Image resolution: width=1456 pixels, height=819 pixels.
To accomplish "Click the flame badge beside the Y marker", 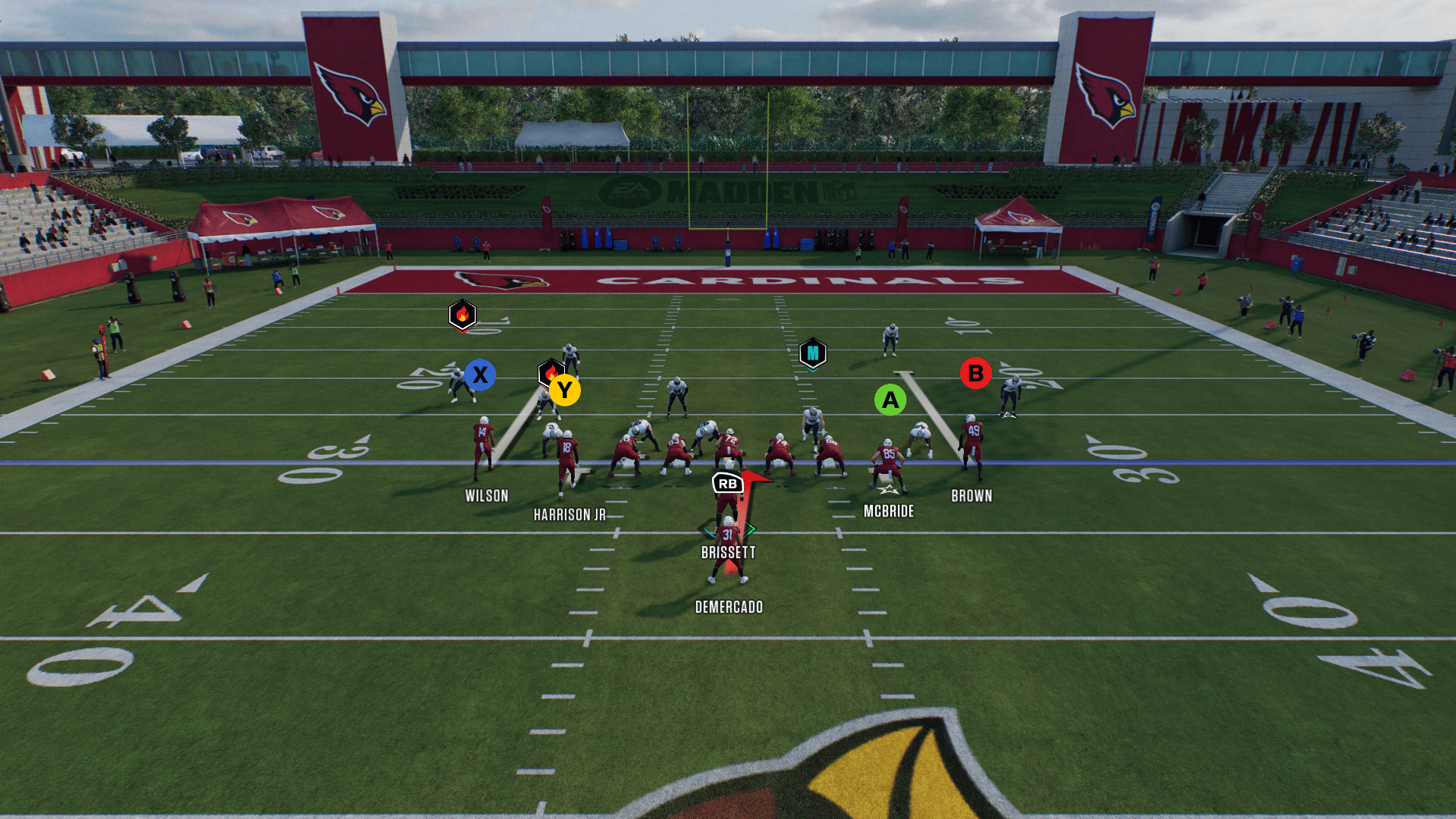I will (549, 372).
